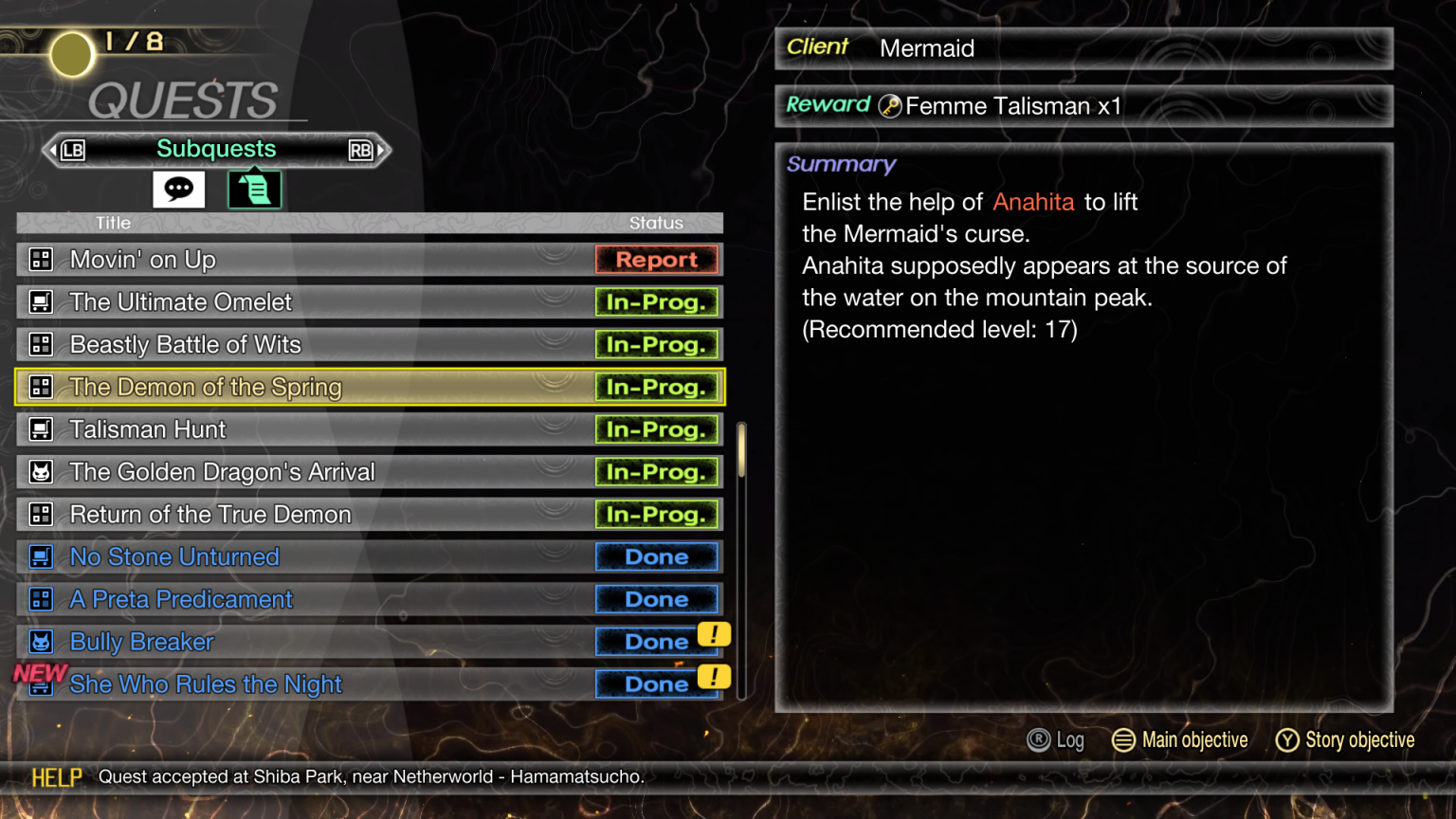Click the left arrow beside LB
1456x819 pixels.
point(52,149)
